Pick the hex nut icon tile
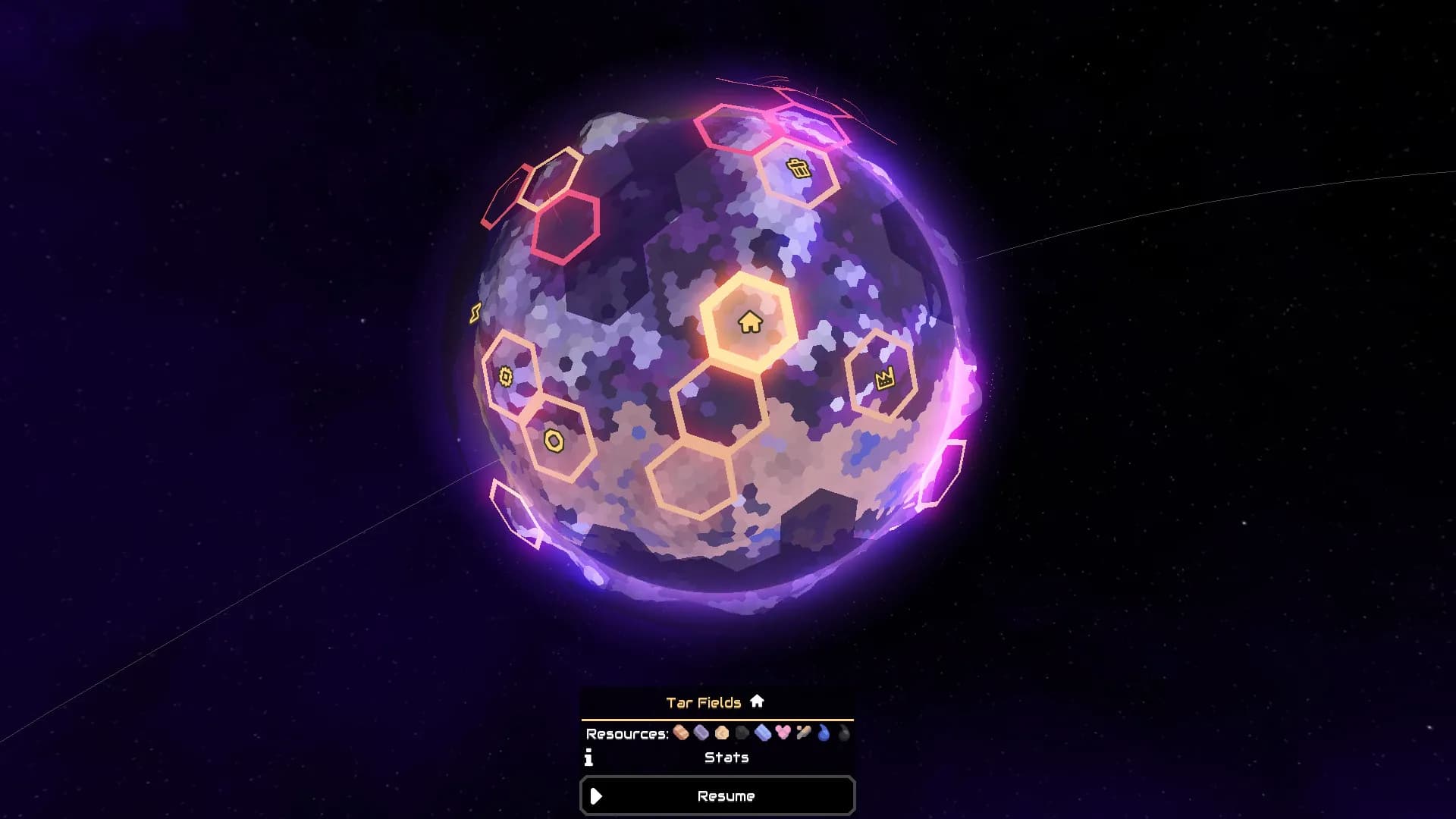The width and height of the screenshot is (1456, 819). click(554, 441)
